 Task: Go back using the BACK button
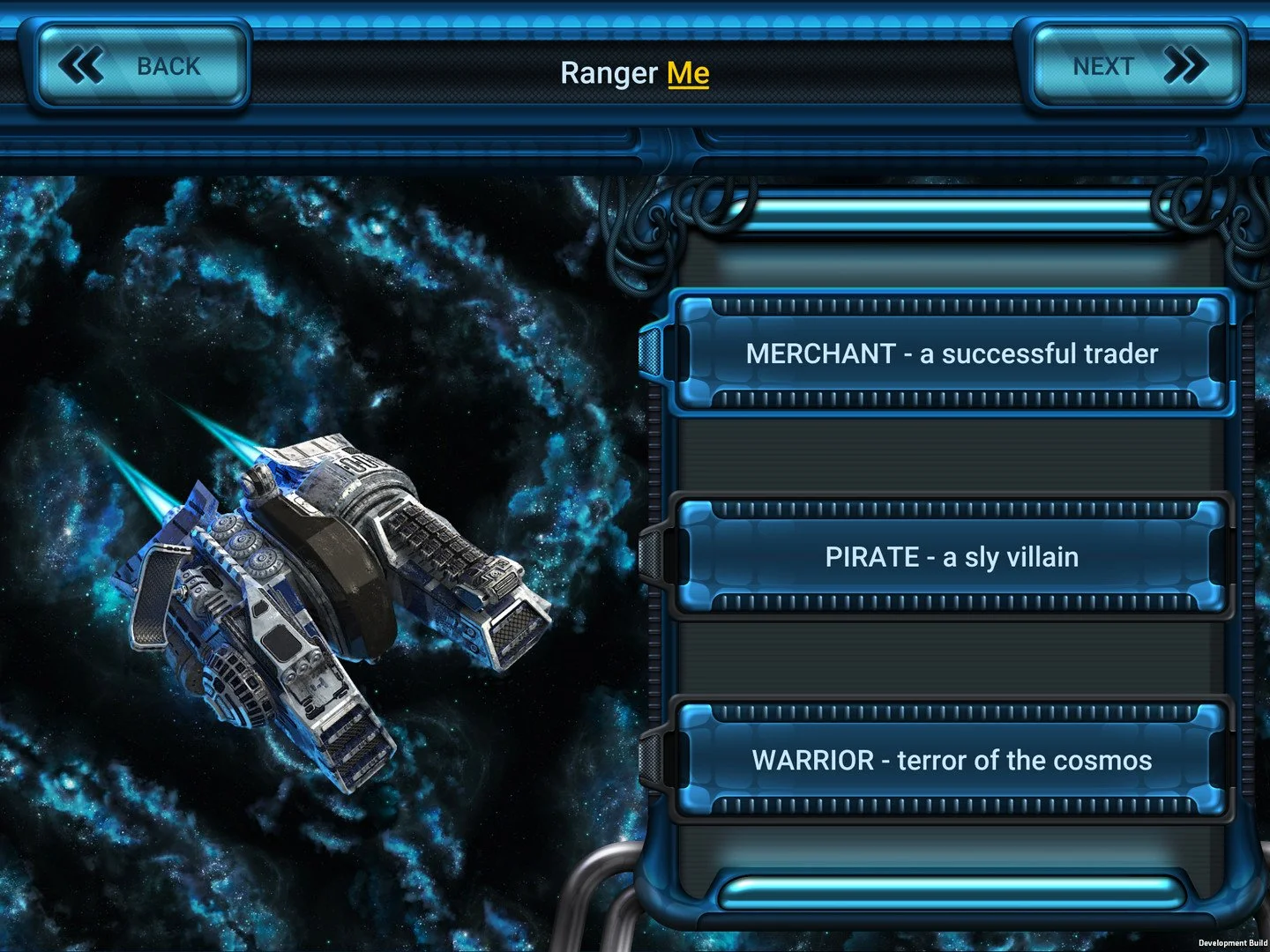tap(141, 63)
